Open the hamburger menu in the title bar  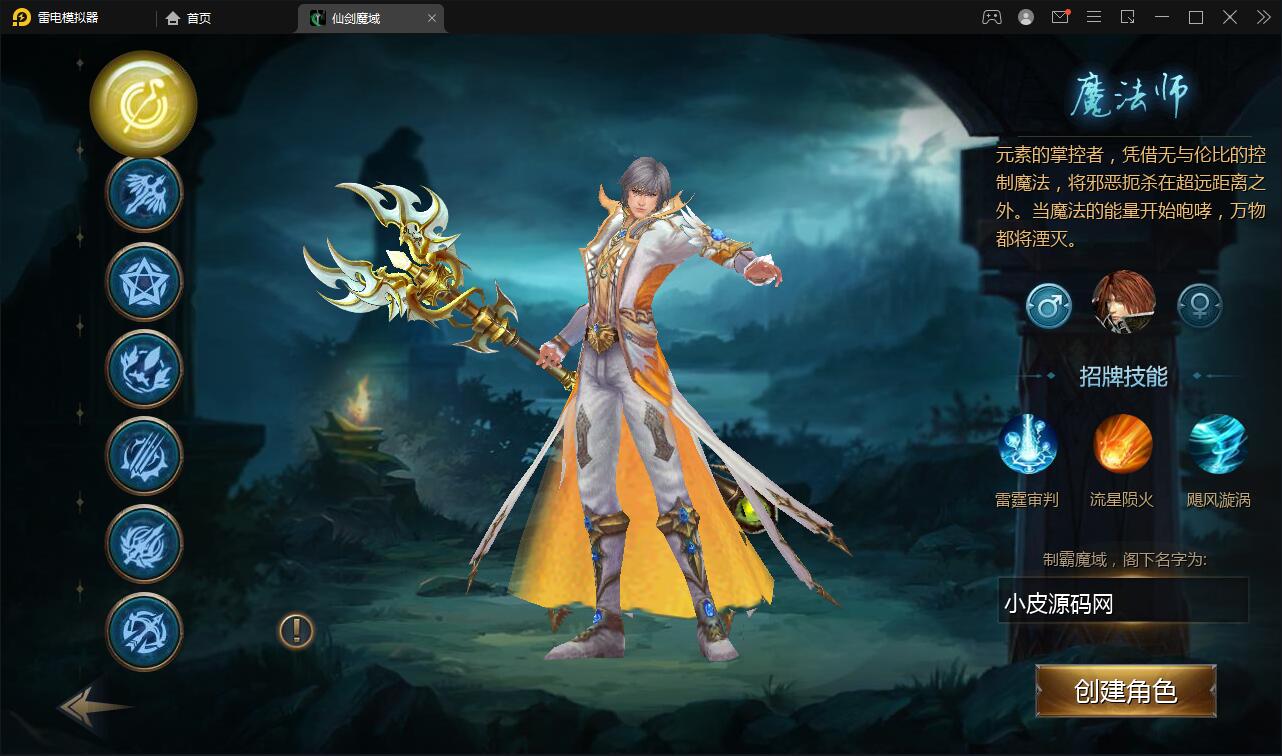coord(1094,17)
